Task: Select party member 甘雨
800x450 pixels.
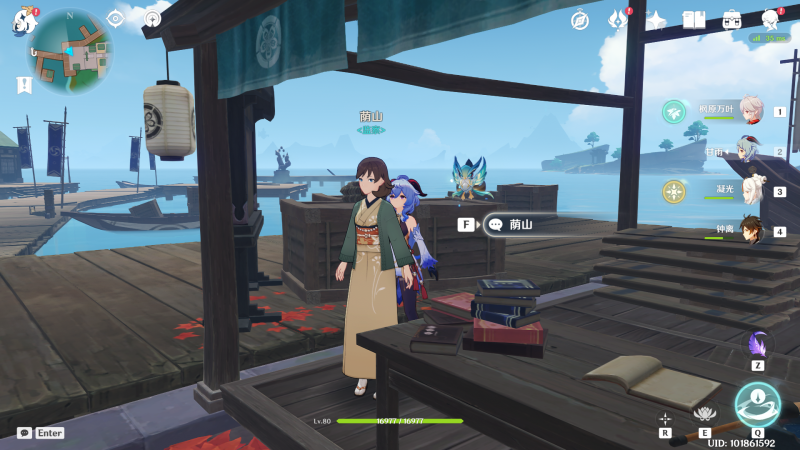Action: point(750,151)
